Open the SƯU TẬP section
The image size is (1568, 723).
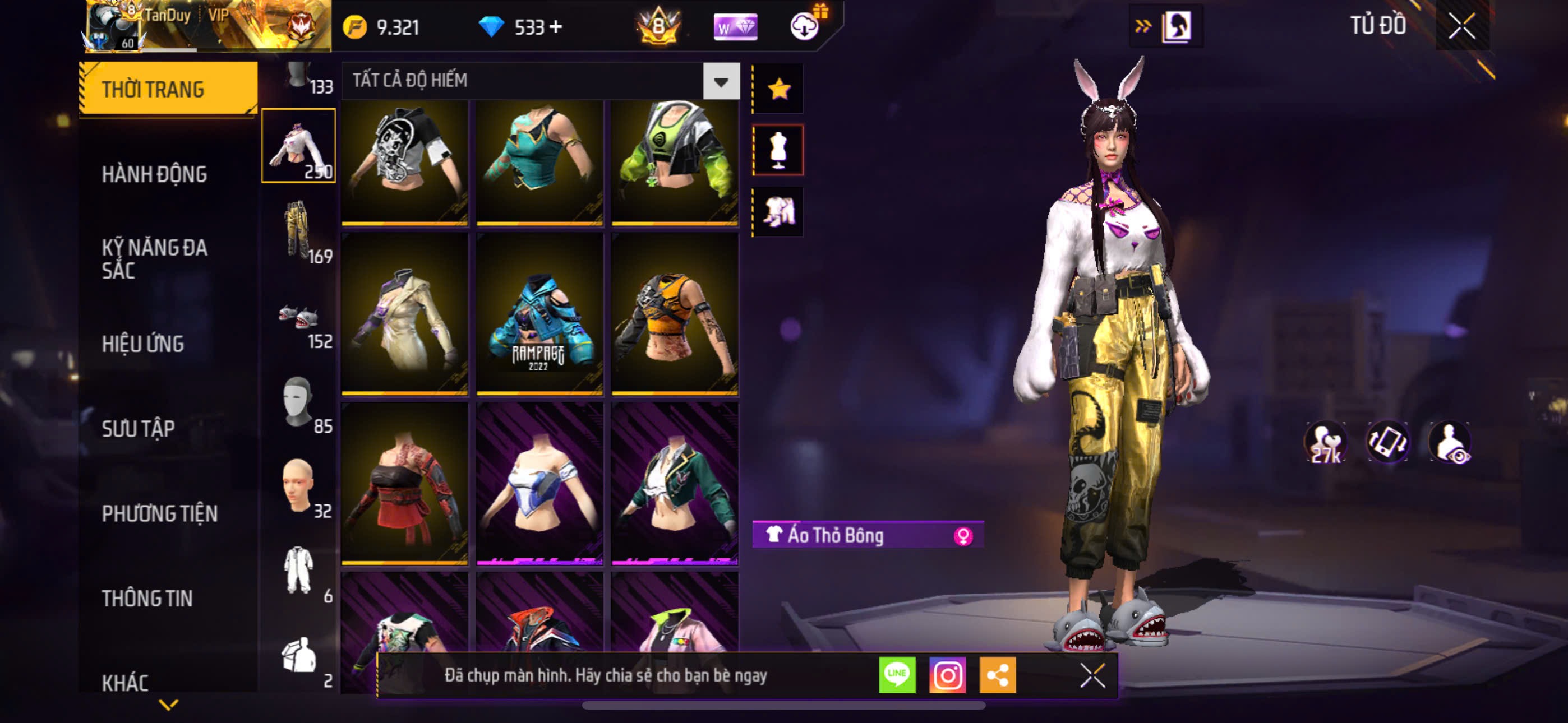[x=138, y=428]
